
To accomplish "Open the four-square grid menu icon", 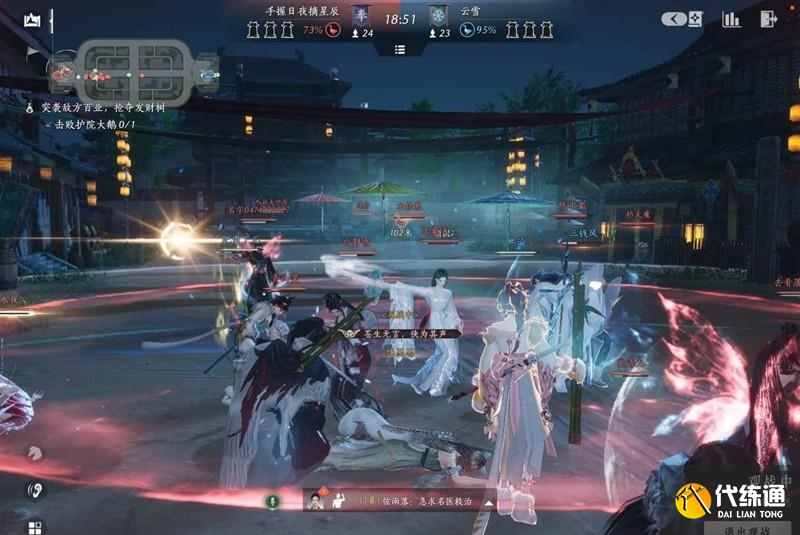I will tap(35, 526).
